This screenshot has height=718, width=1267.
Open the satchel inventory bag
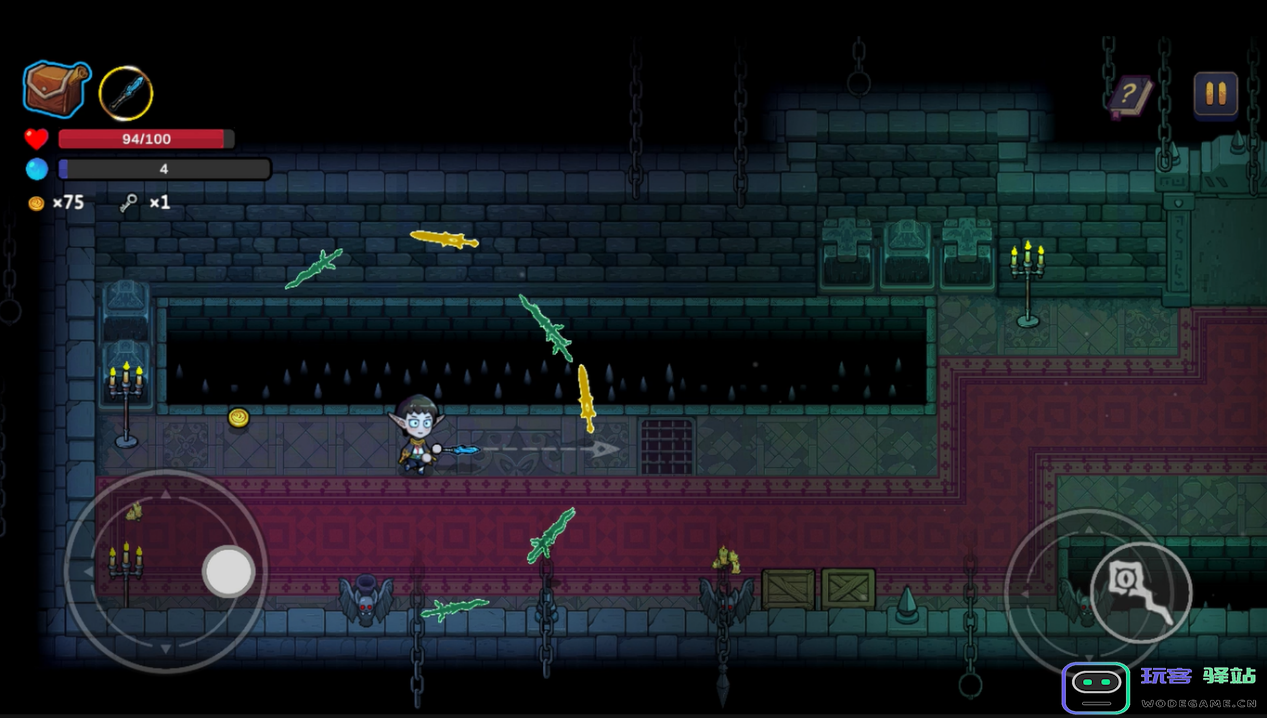57,88
